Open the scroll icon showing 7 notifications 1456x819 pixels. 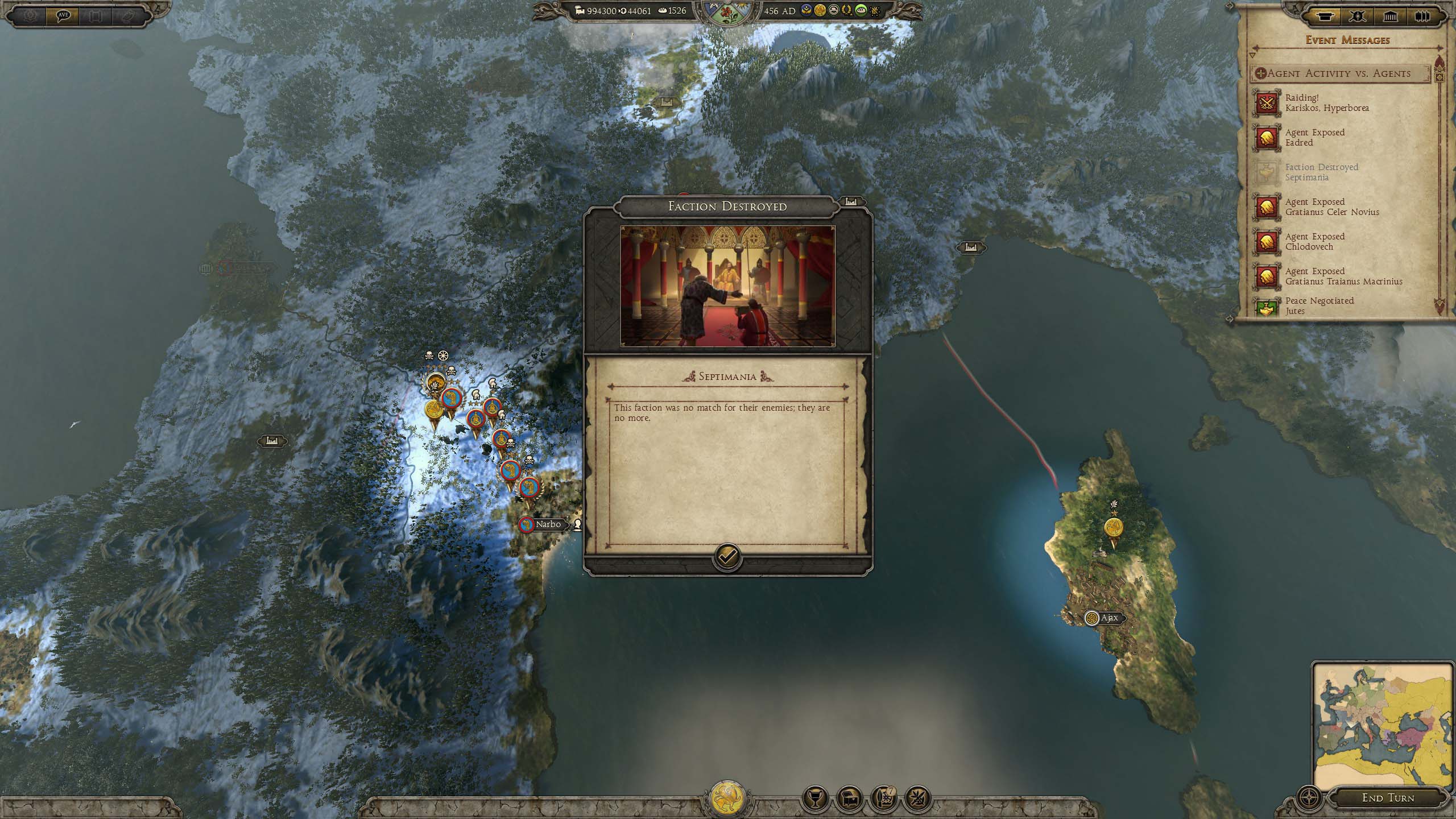coord(883,799)
